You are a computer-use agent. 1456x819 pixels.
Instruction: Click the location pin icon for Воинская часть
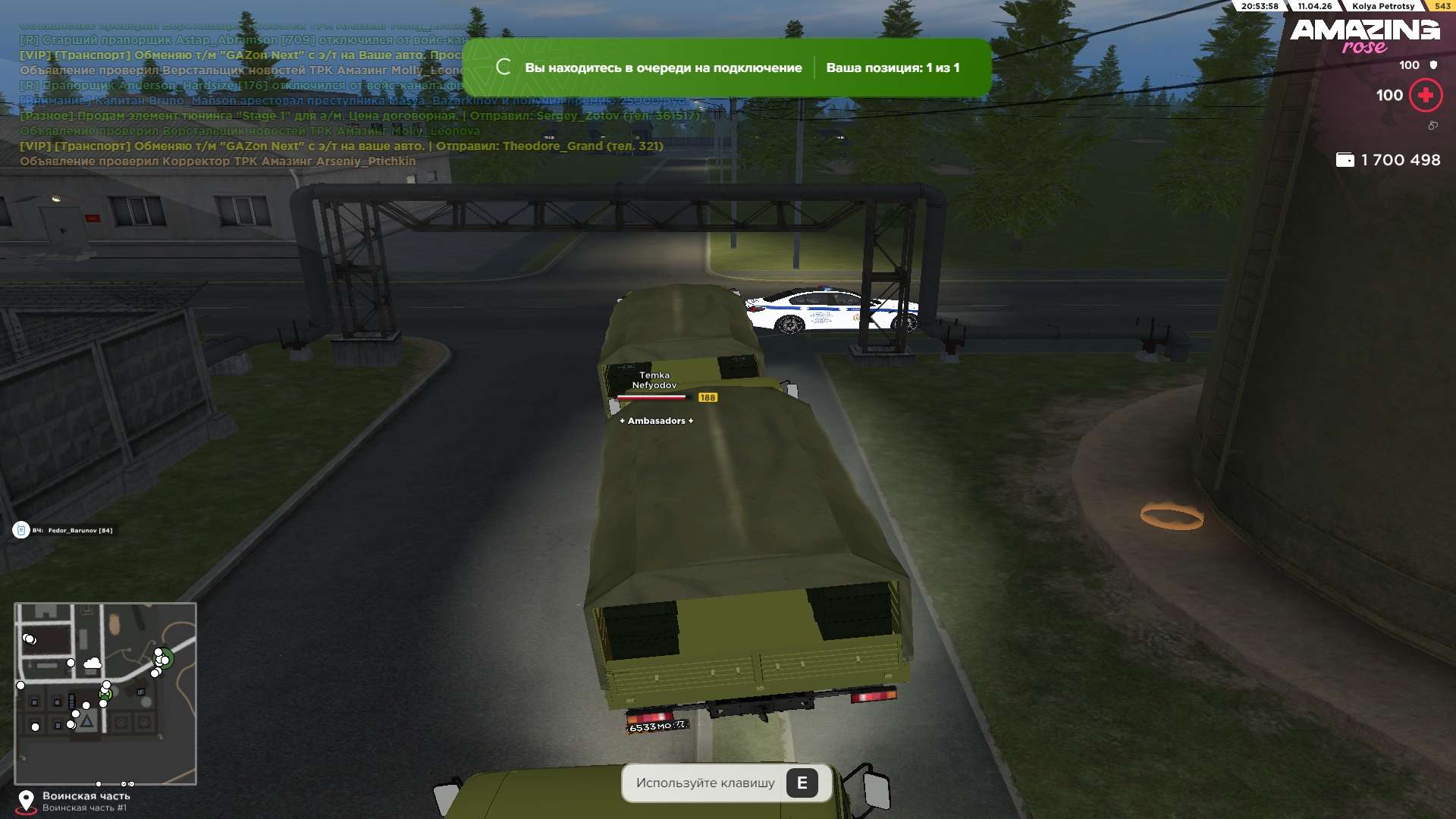tap(26, 801)
